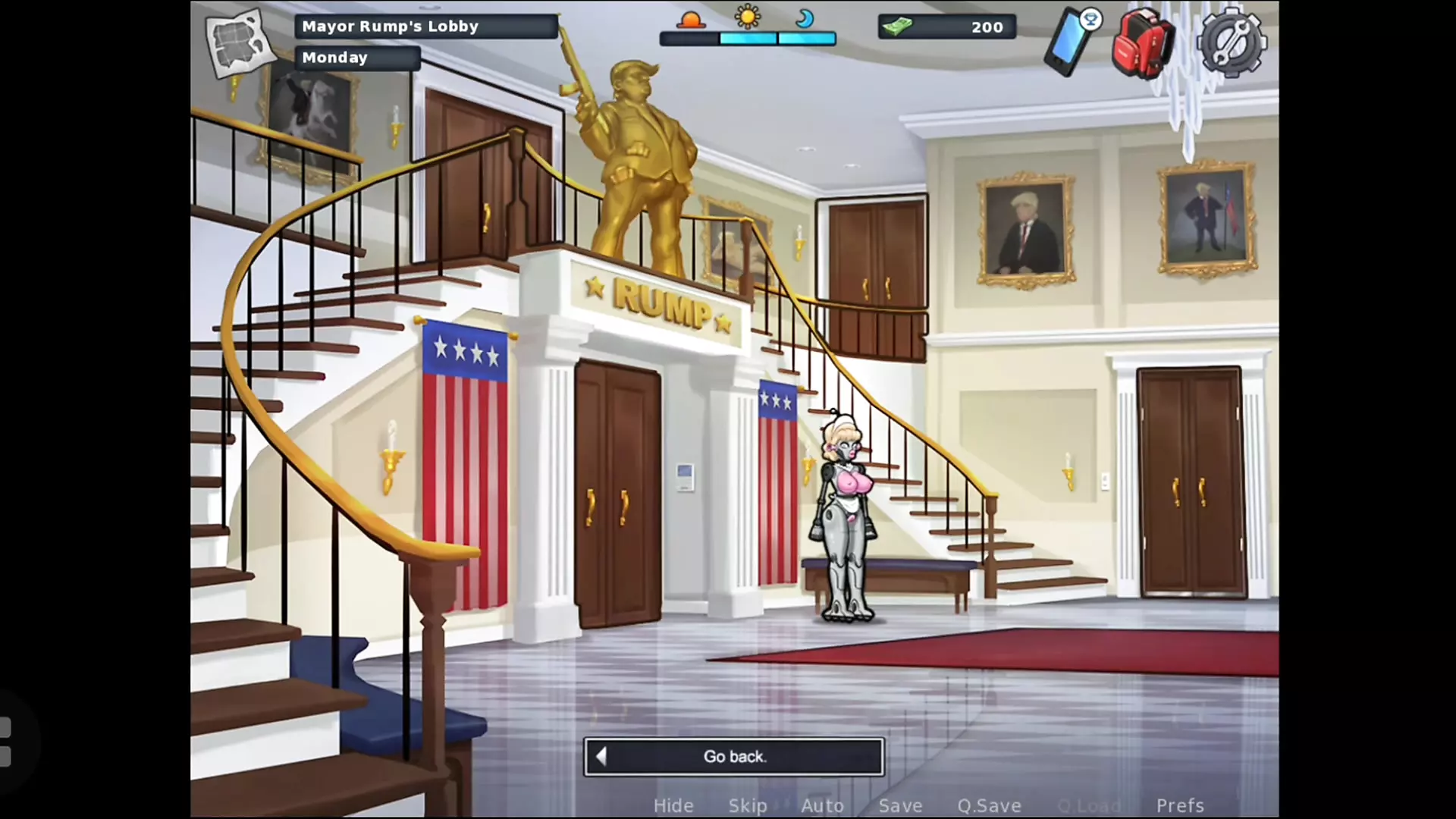Choose the Go back option
The image size is (1456, 819).
734,756
